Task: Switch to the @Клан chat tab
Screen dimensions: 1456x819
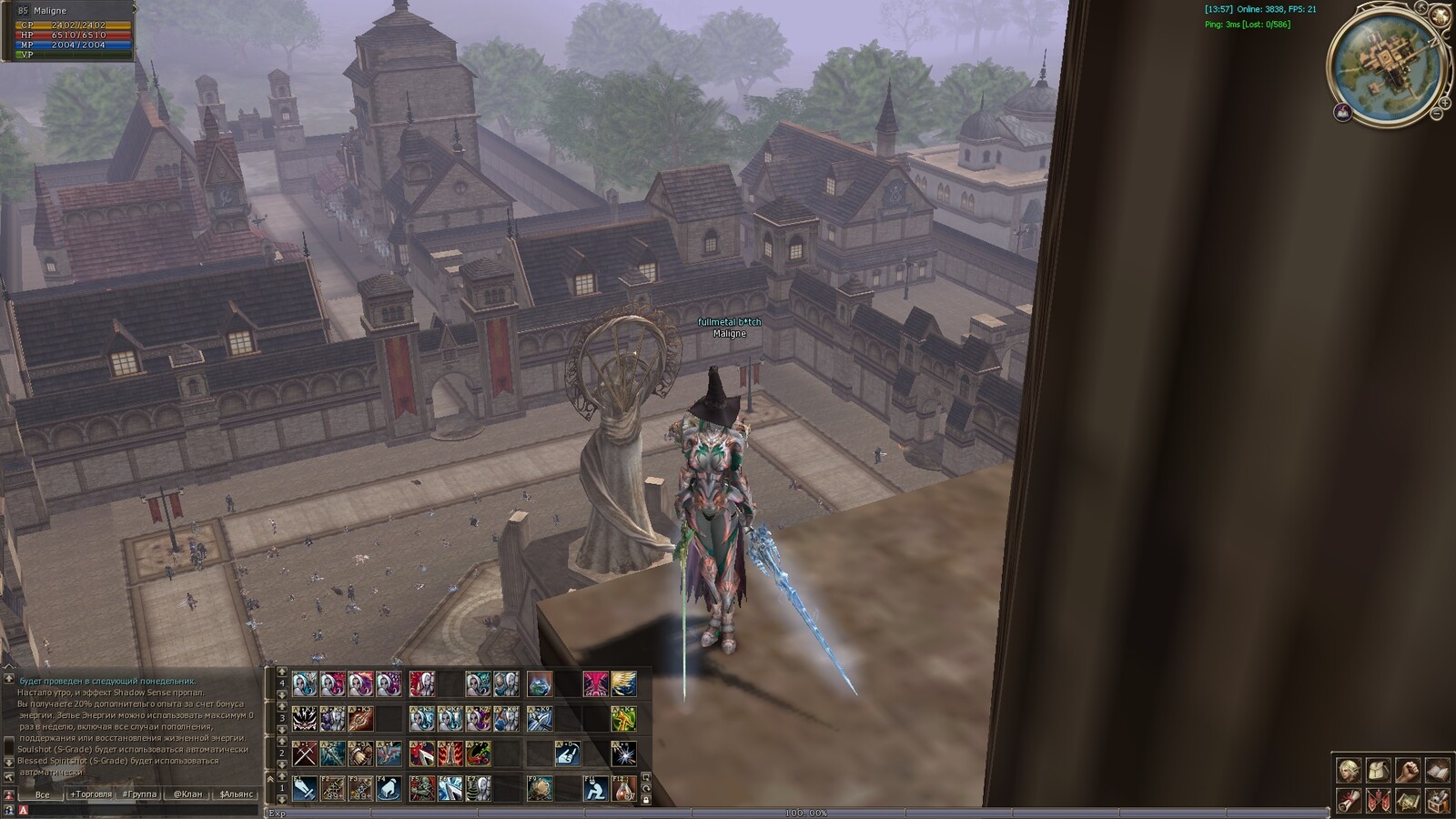Action: (187, 794)
